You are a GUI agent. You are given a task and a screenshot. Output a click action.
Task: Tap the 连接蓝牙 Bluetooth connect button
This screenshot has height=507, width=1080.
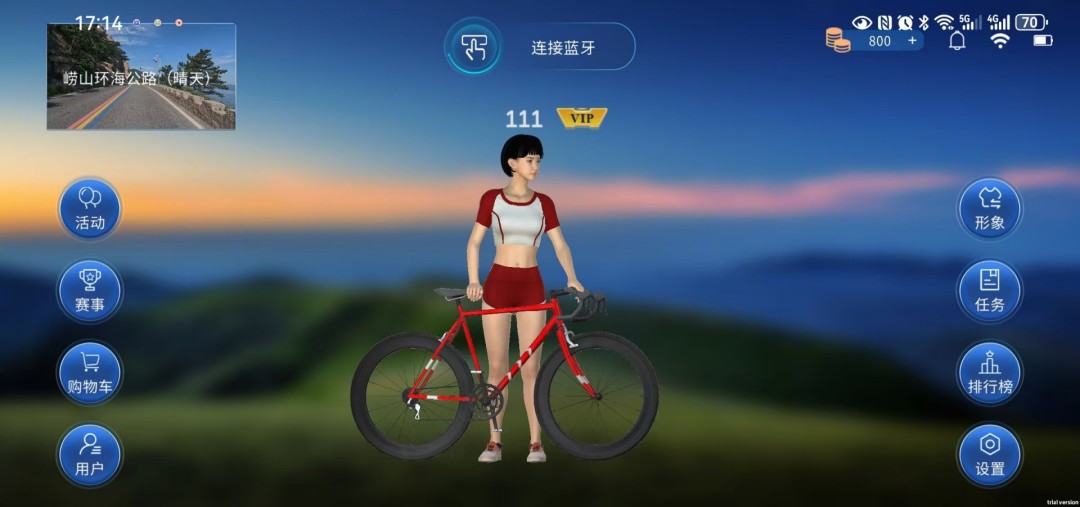541,47
